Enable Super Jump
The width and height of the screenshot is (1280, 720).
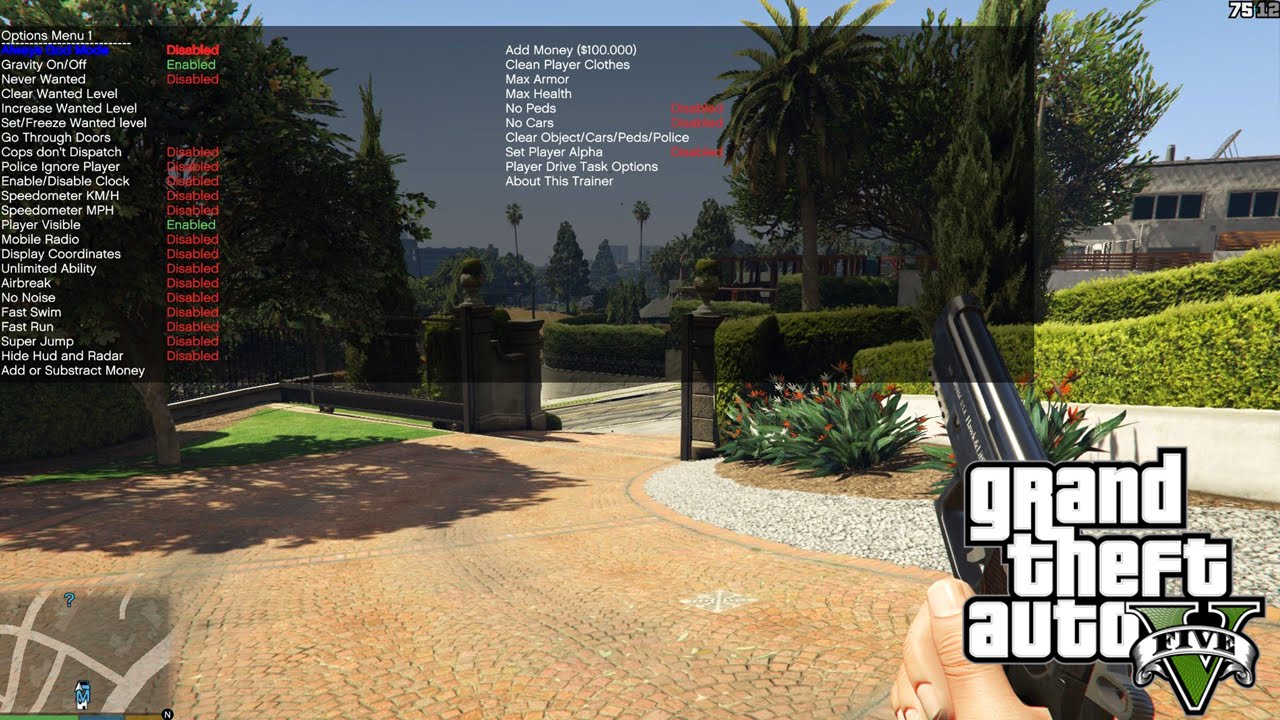(35, 341)
